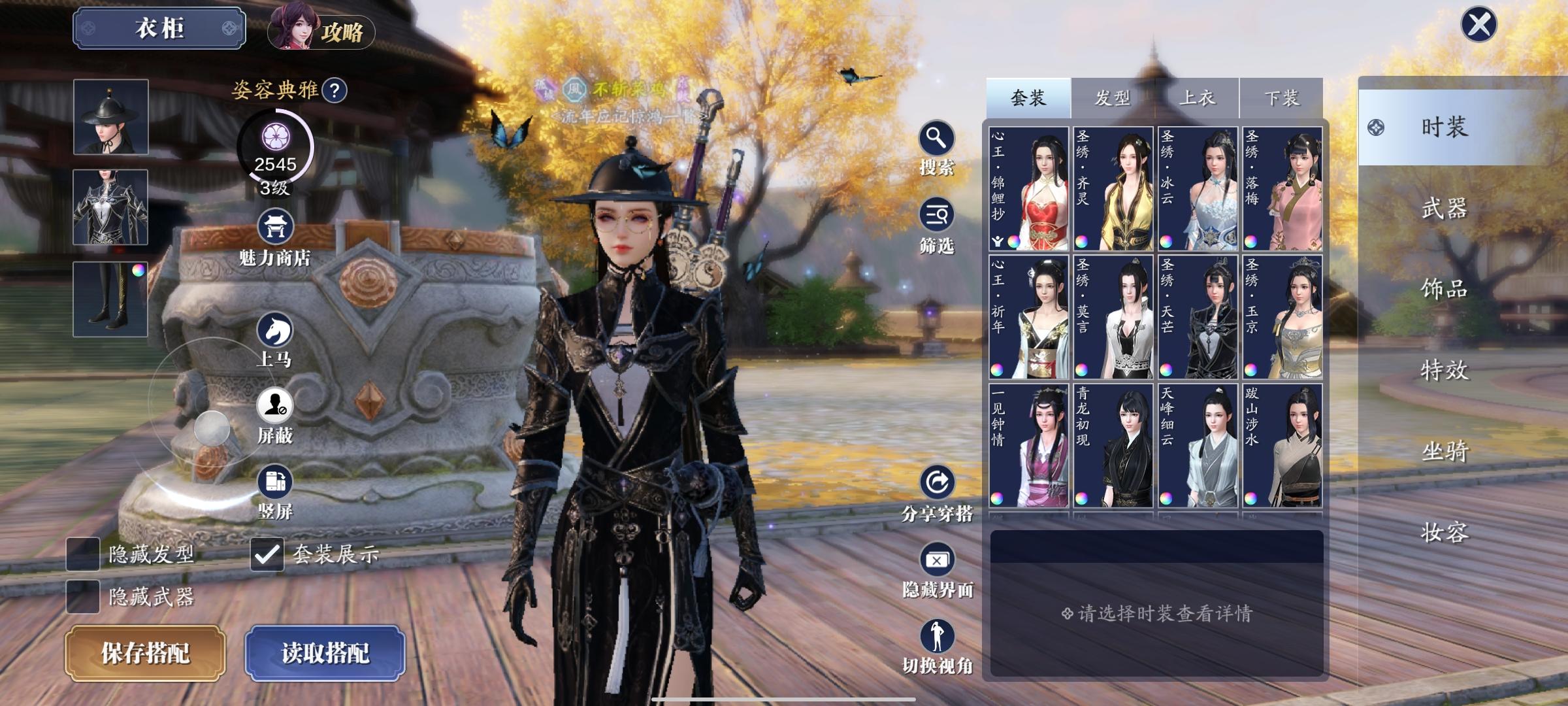Open the 攻略 guide

pyautogui.click(x=321, y=31)
